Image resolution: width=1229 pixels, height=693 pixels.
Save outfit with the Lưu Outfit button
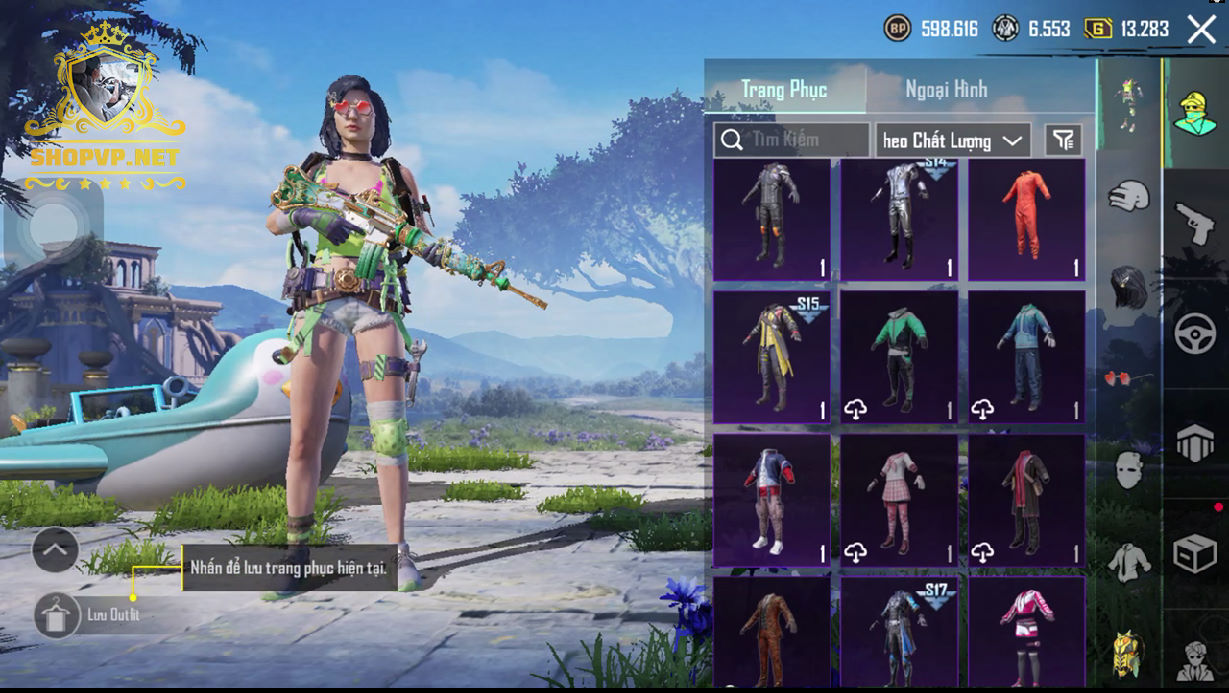tap(58, 615)
